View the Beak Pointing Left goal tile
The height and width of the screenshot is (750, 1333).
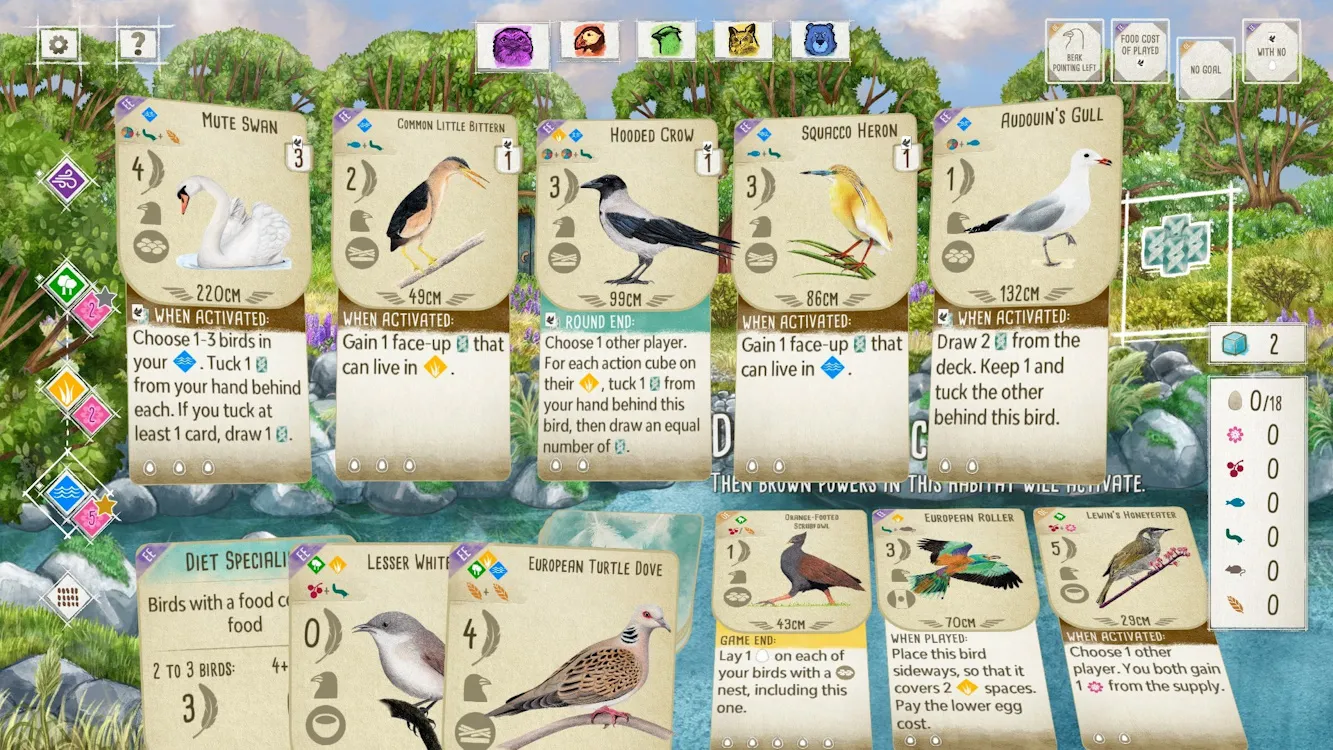click(1074, 51)
